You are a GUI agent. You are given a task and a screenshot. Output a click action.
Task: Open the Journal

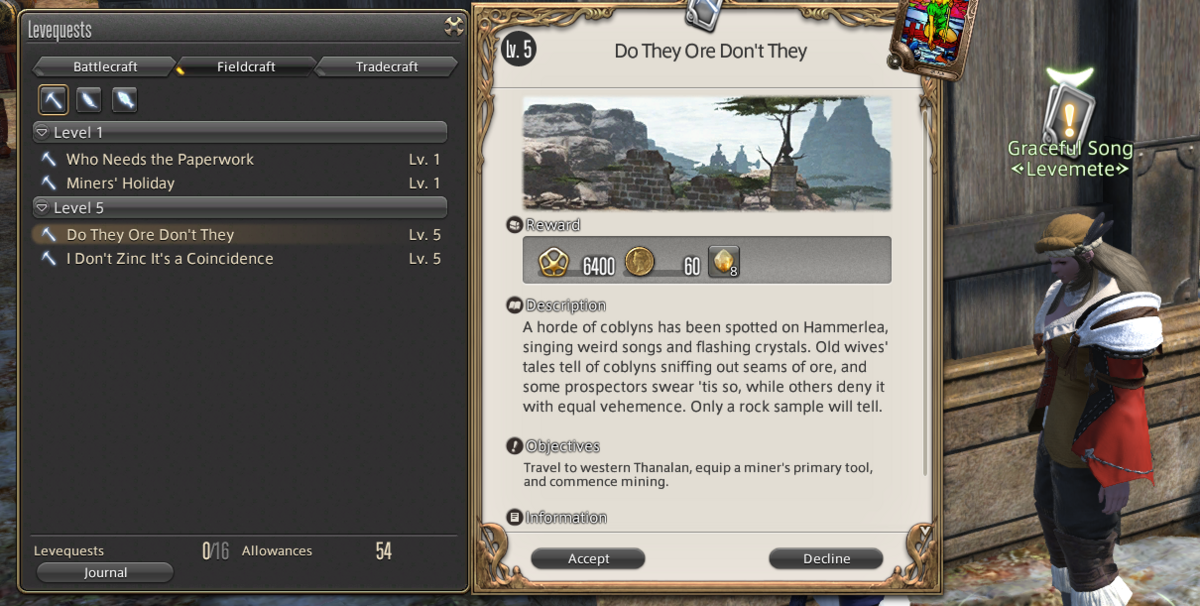coord(105,573)
